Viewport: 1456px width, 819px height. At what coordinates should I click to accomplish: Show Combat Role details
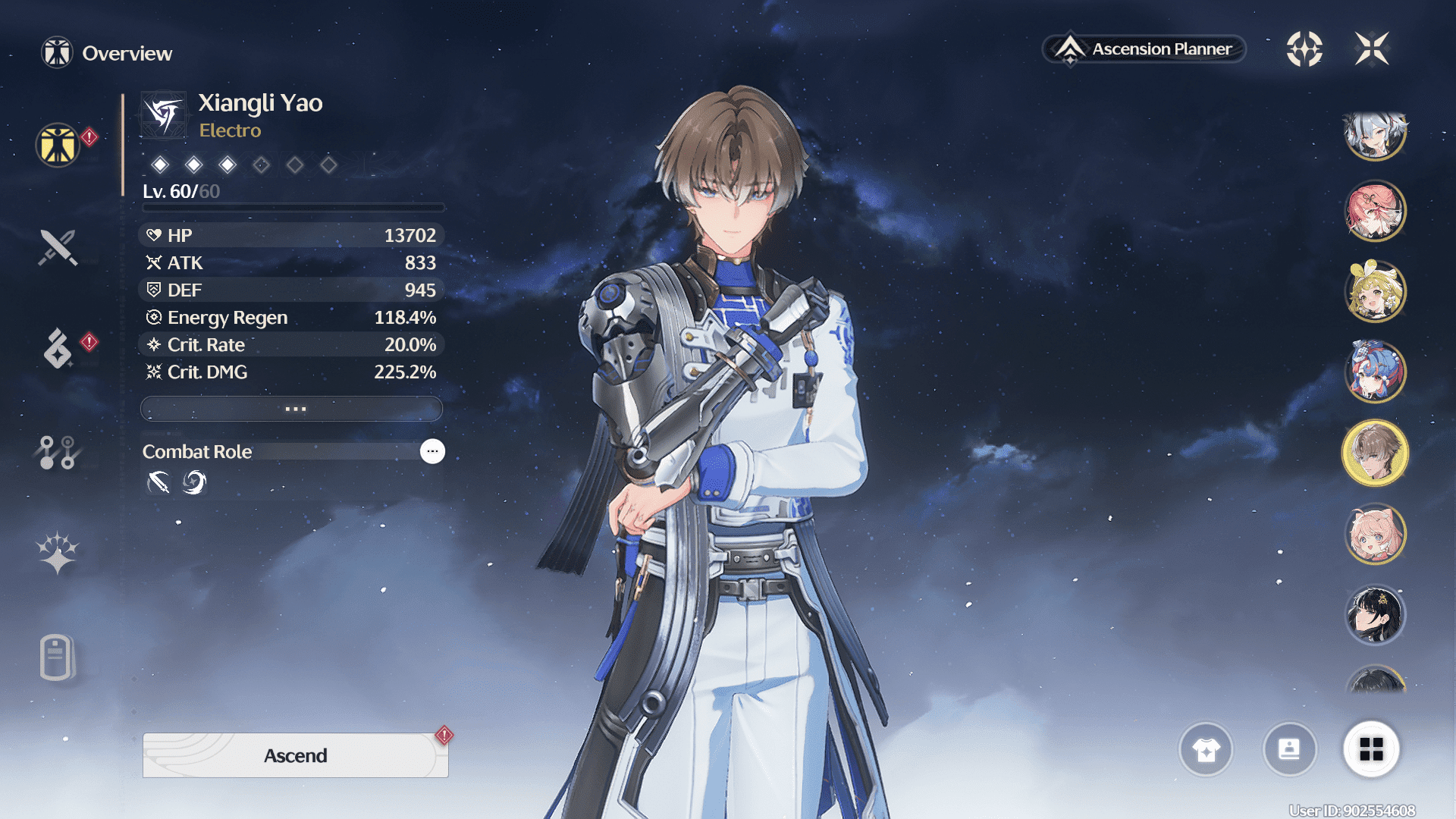pyautogui.click(x=432, y=451)
